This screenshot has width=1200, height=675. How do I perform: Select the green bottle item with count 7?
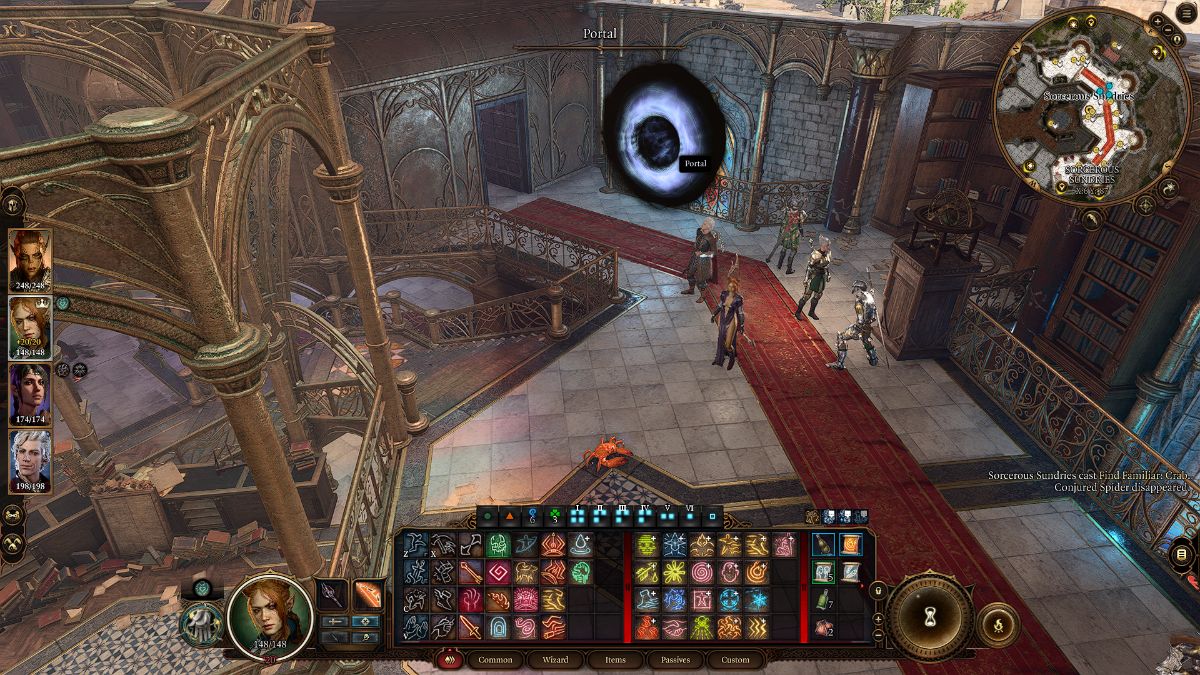[823, 600]
